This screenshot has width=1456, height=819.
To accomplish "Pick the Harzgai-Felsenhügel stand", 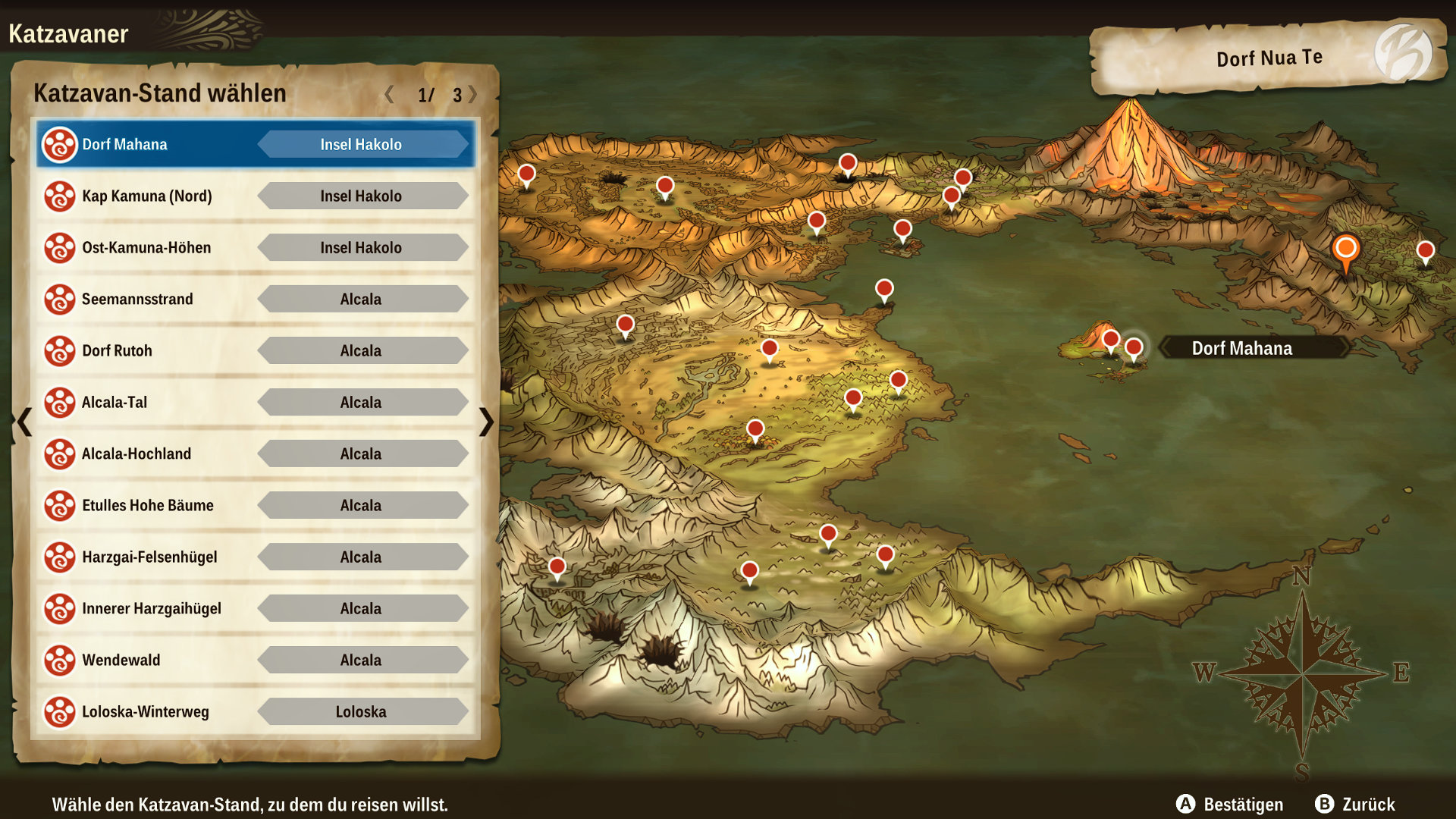I will click(255, 557).
